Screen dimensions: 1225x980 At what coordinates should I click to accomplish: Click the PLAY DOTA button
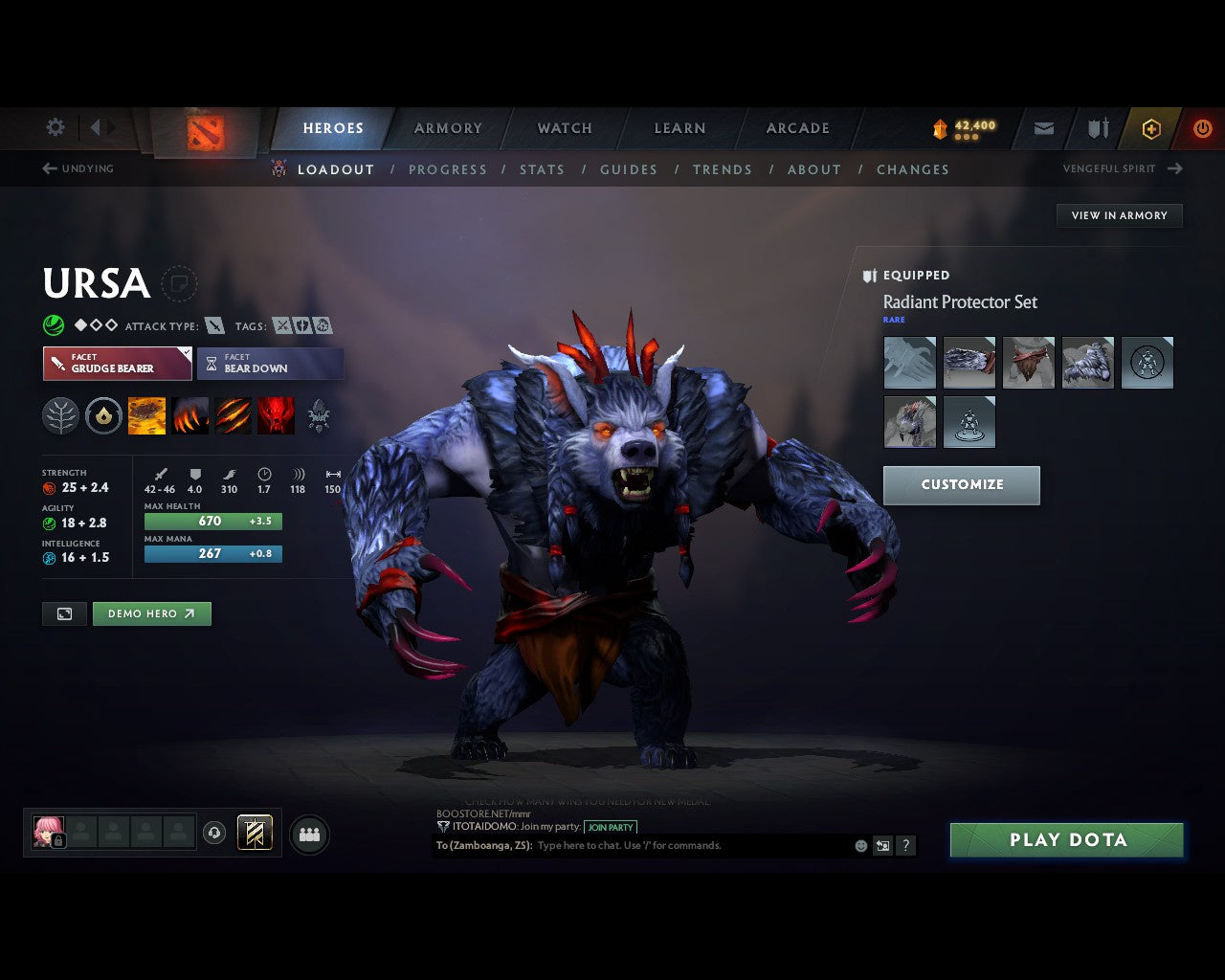pos(1066,839)
